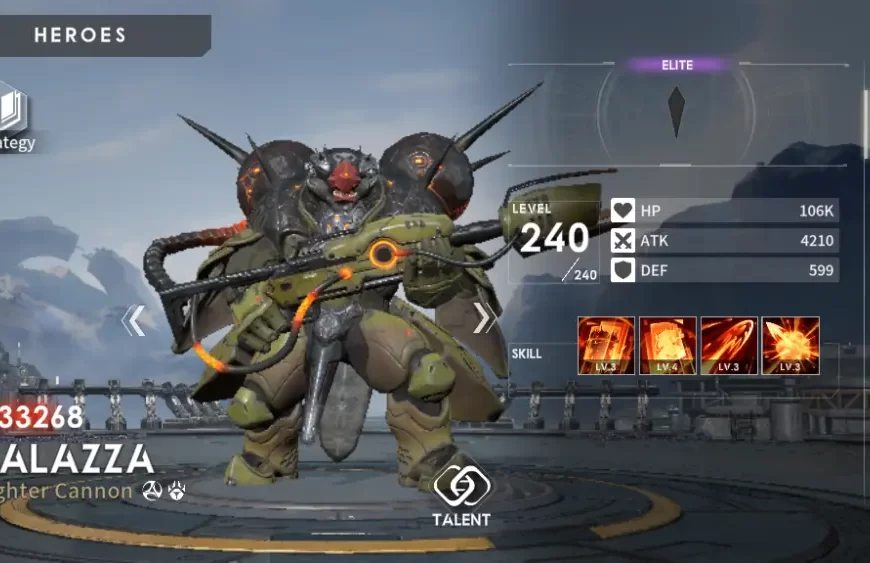
Task: Open the hero Level 240 panel
Action: (553, 240)
